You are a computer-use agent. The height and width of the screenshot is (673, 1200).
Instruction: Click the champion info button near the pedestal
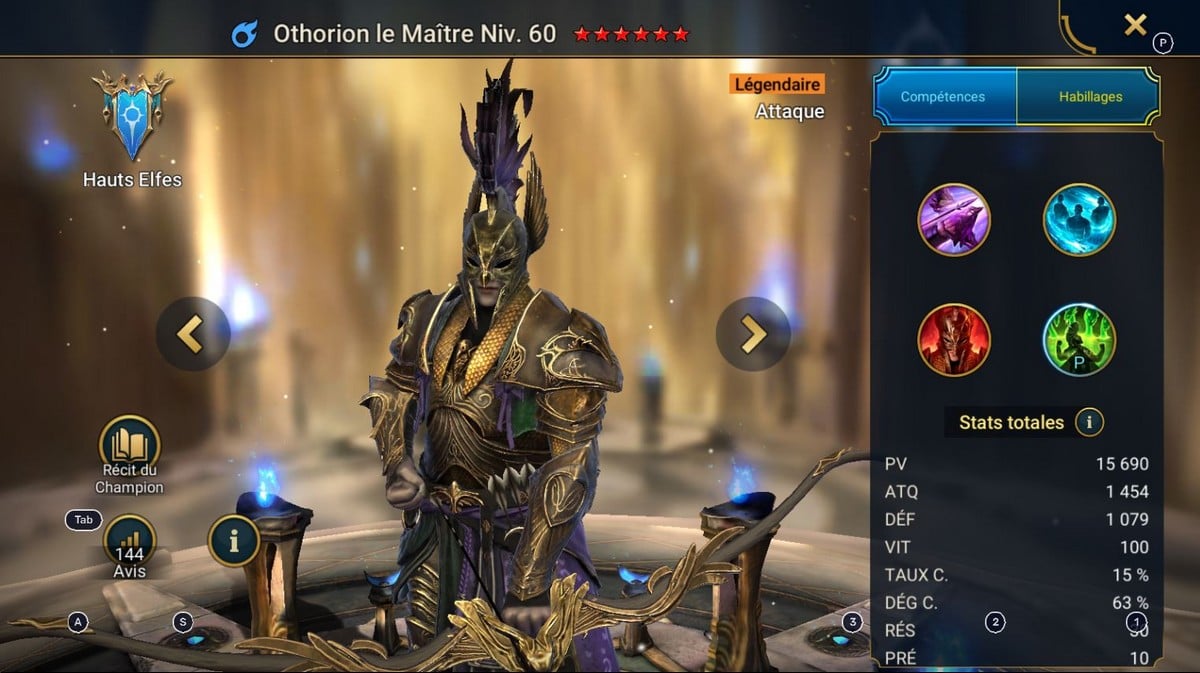(x=234, y=541)
